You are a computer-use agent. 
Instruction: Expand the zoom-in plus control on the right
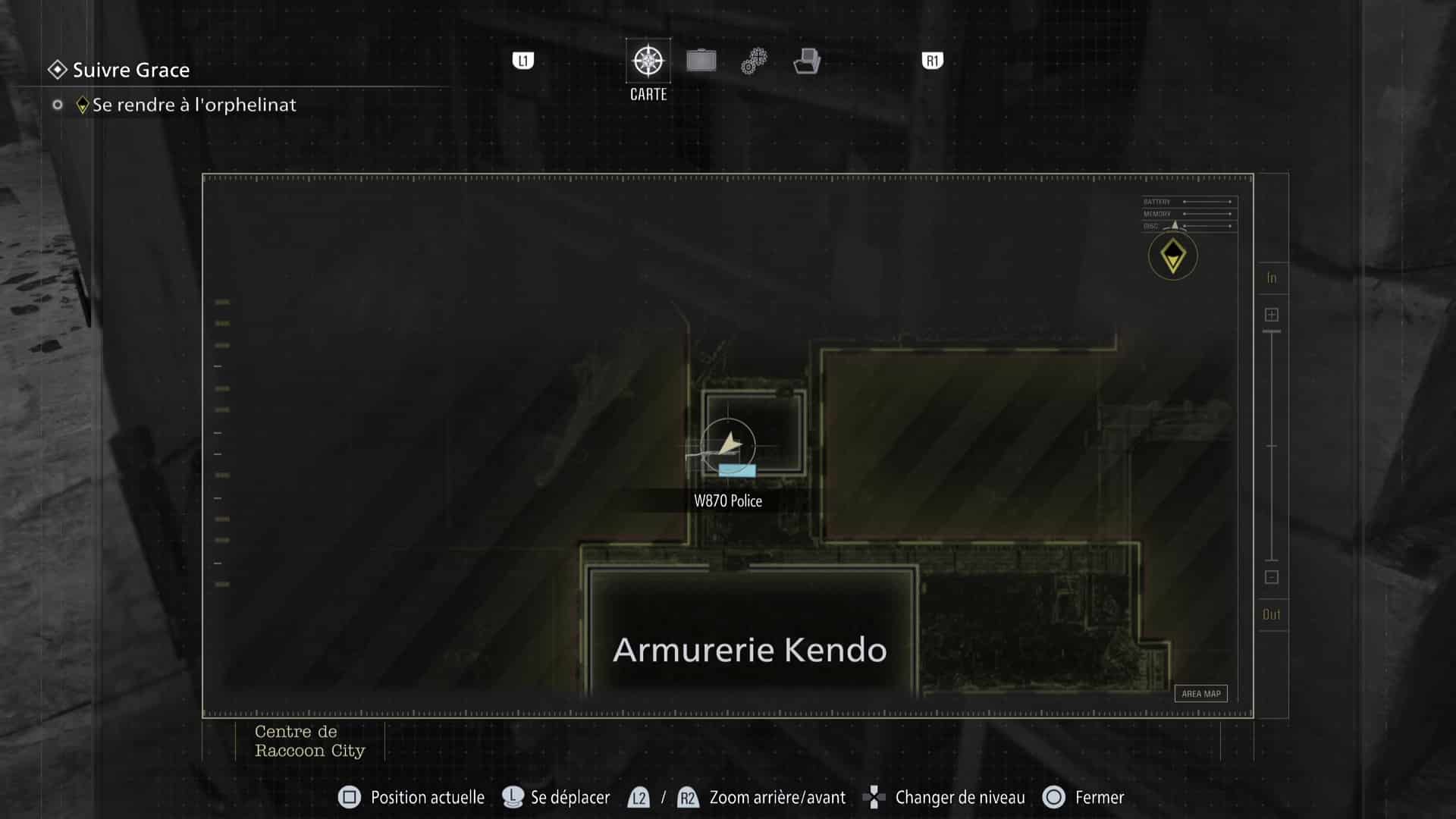1272,313
